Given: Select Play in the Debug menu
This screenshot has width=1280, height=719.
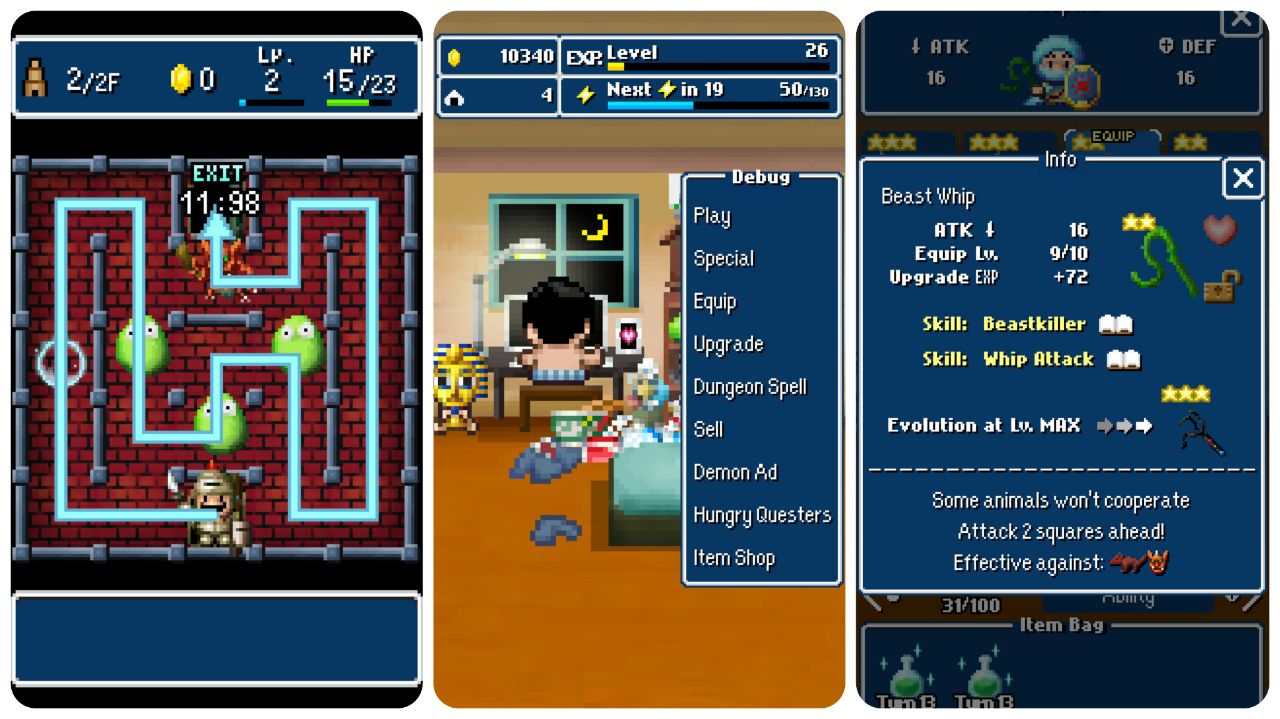Looking at the screenshot, I should (712, 216).
